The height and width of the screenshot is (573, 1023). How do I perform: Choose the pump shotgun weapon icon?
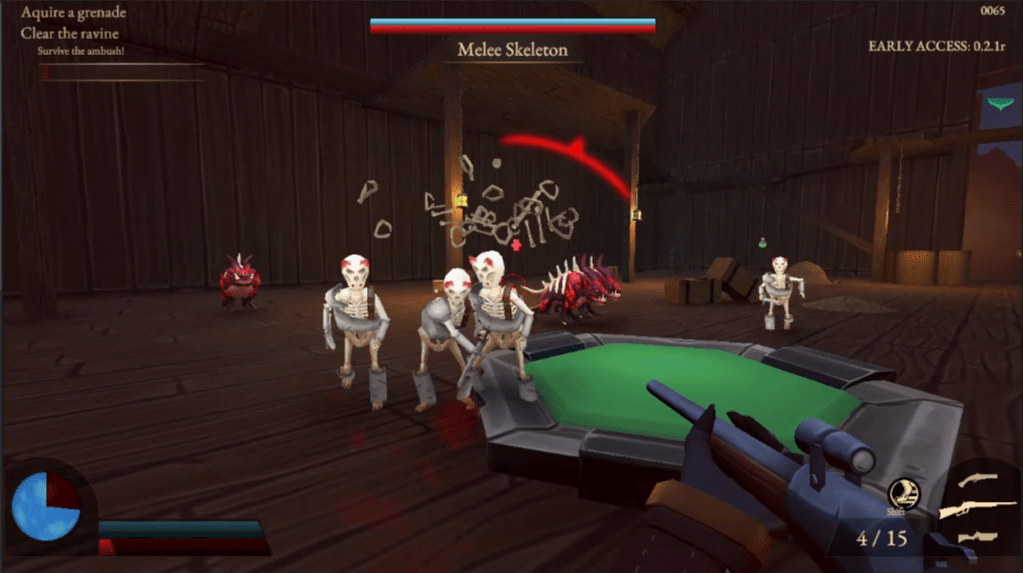click(x=975, y=538)
